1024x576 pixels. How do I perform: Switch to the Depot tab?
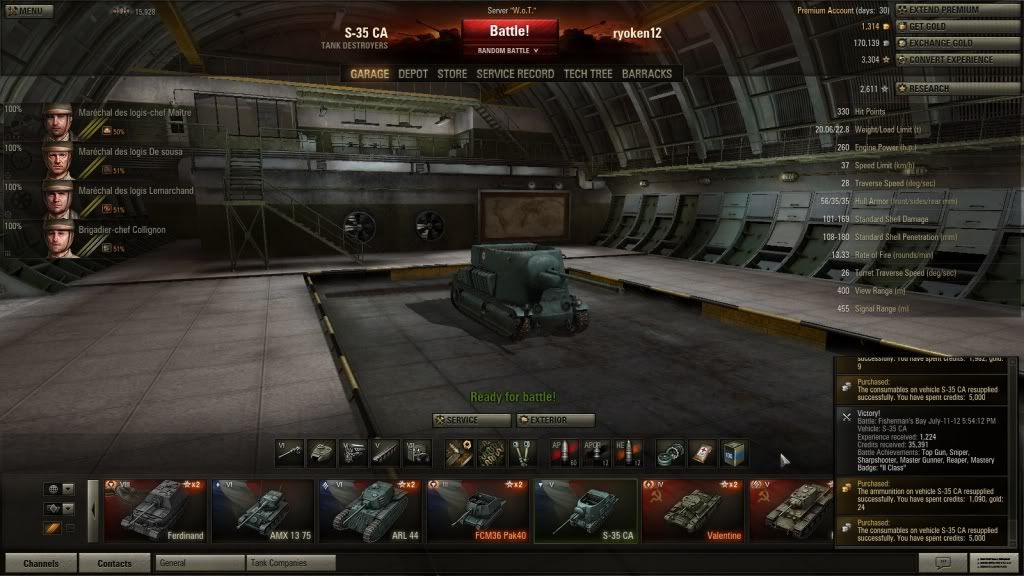[413, 74]
